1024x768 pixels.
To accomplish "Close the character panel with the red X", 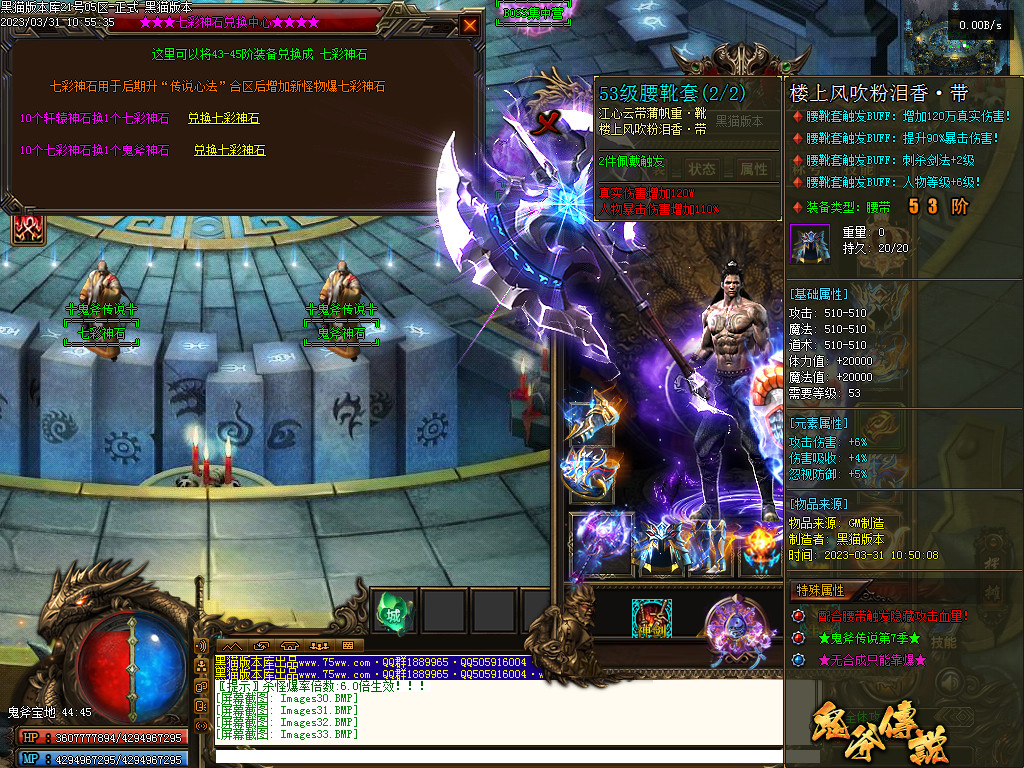I will pos(547,123).
